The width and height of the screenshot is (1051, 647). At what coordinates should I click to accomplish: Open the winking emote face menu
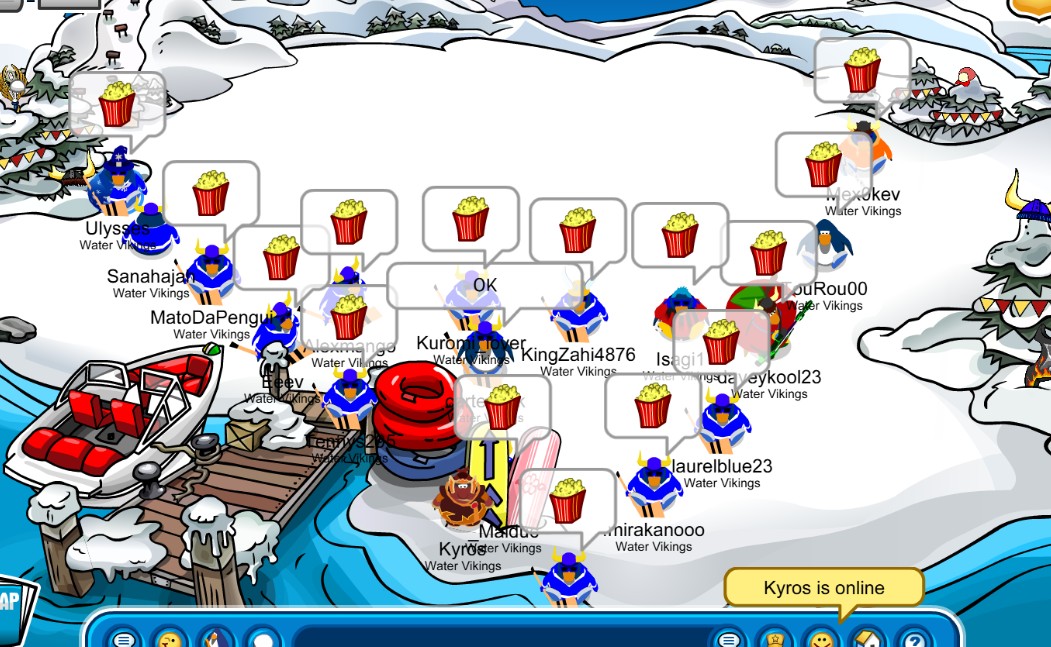click(170, 638)
